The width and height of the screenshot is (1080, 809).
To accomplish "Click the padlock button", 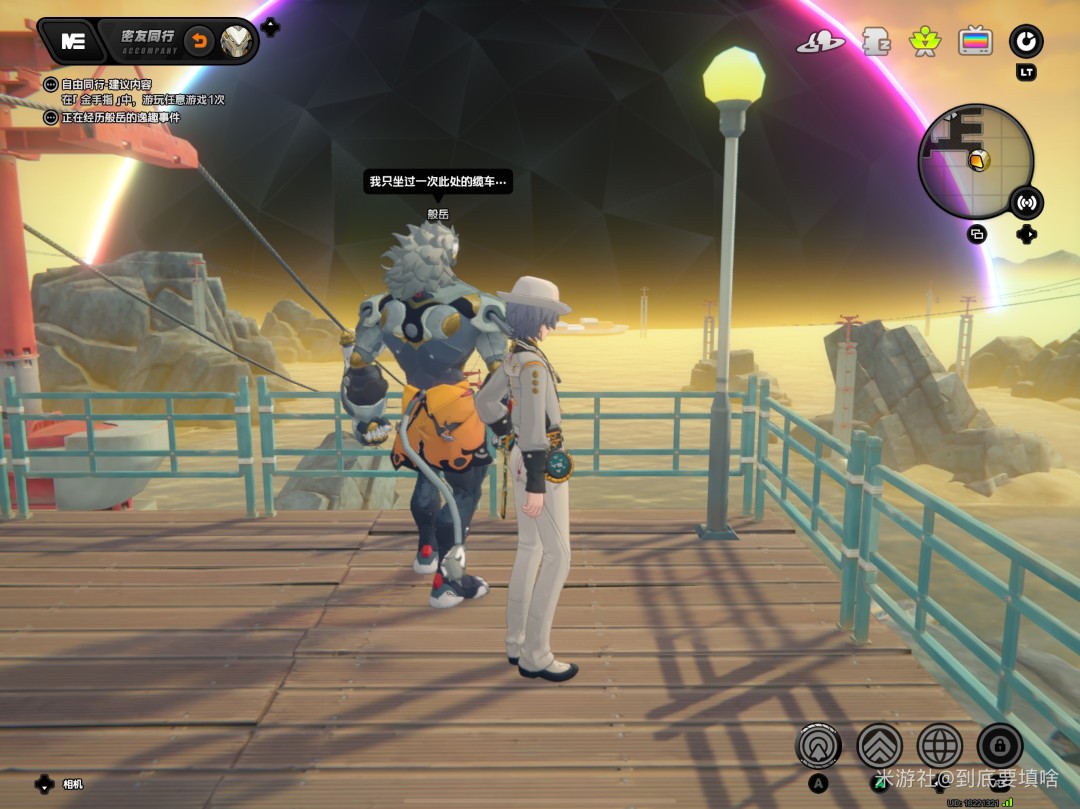I will [999, 745].
